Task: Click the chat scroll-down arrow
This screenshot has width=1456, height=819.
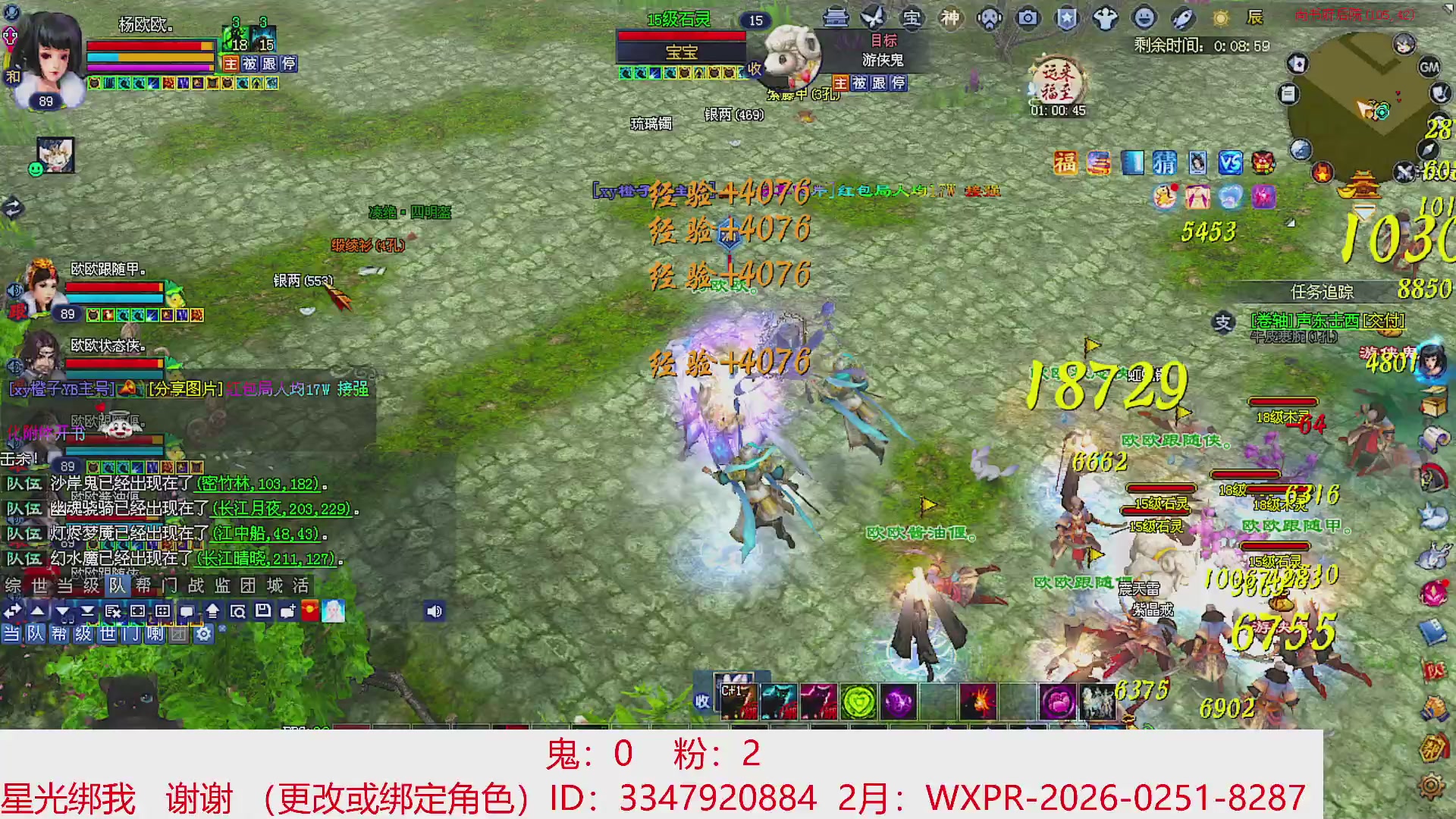Action: coord(62,611)
